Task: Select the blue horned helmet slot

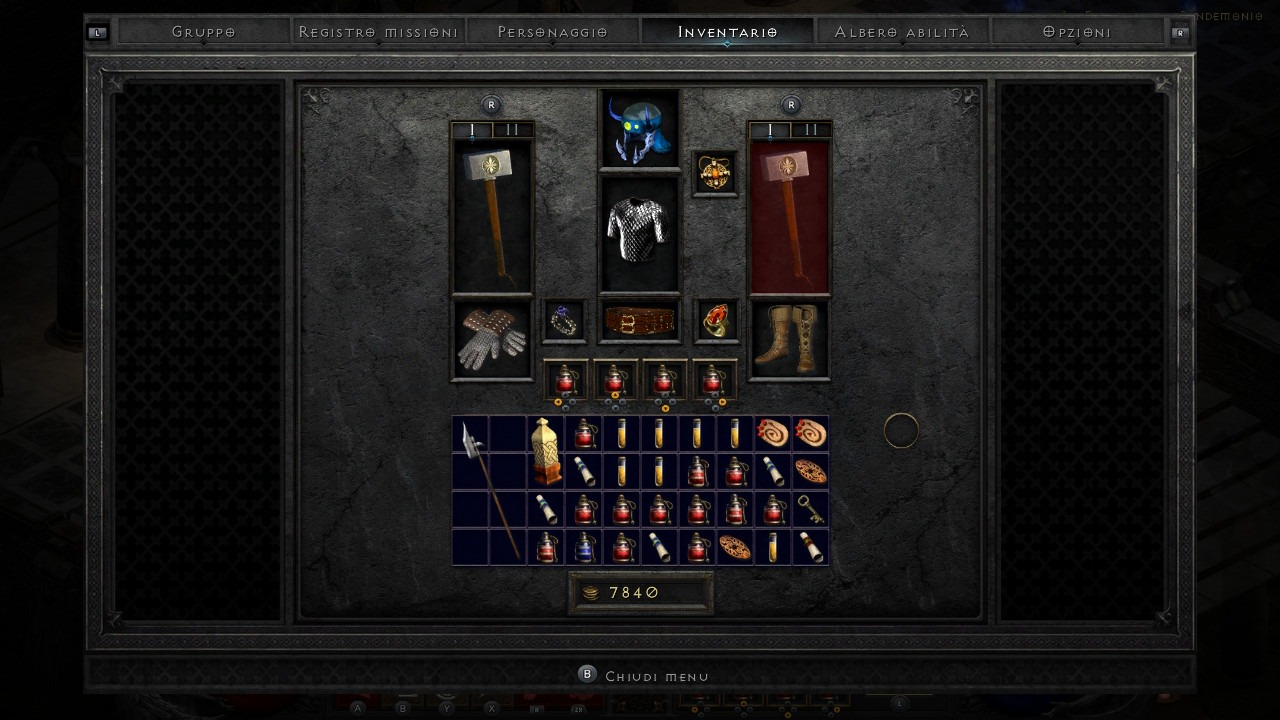Action: pyautogui.click(x=639, y=129)
